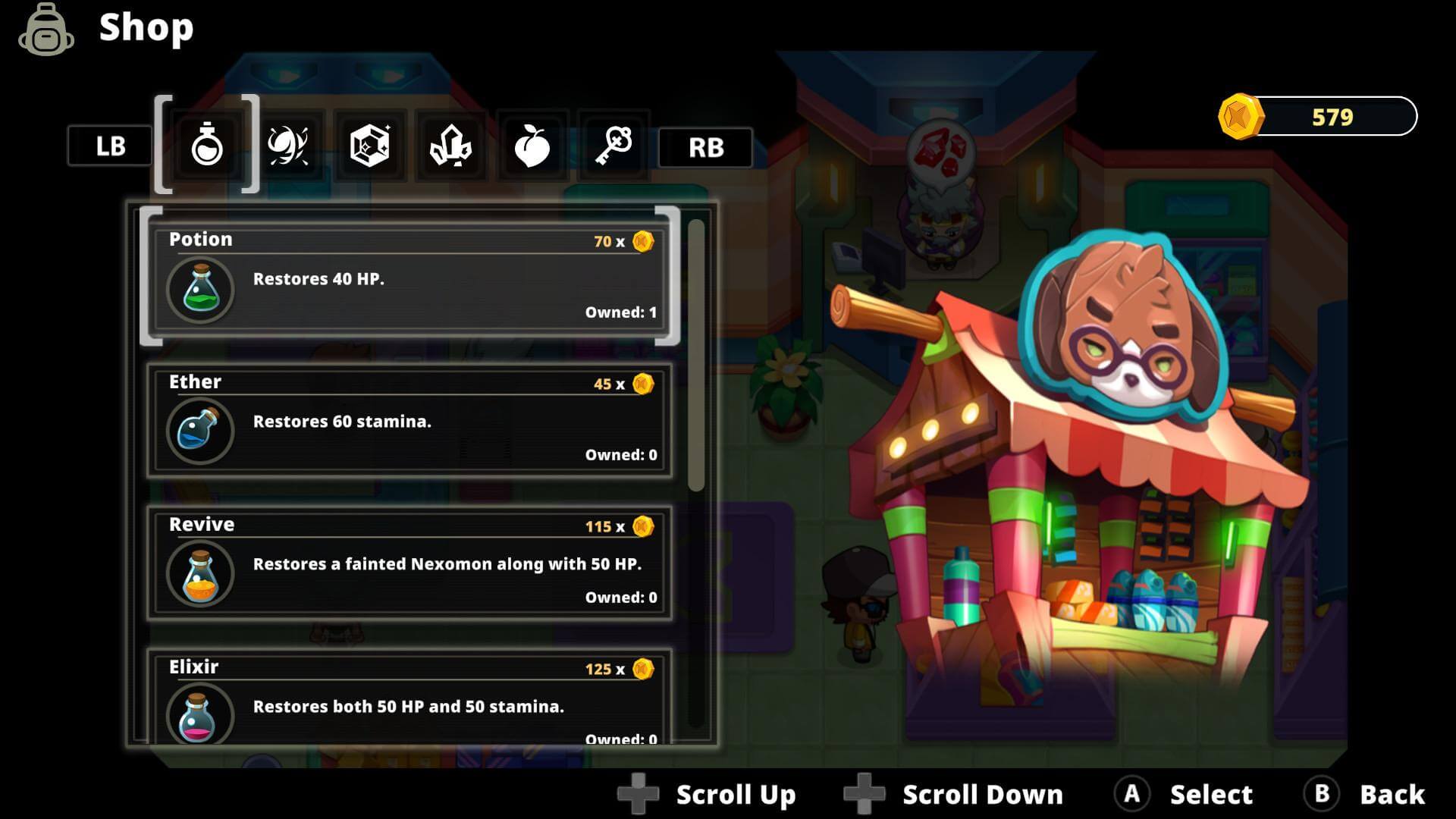This screenshot has height=819, width=1456.
Task: Open the swirling trap category tab
Action: tap(288, 145)
